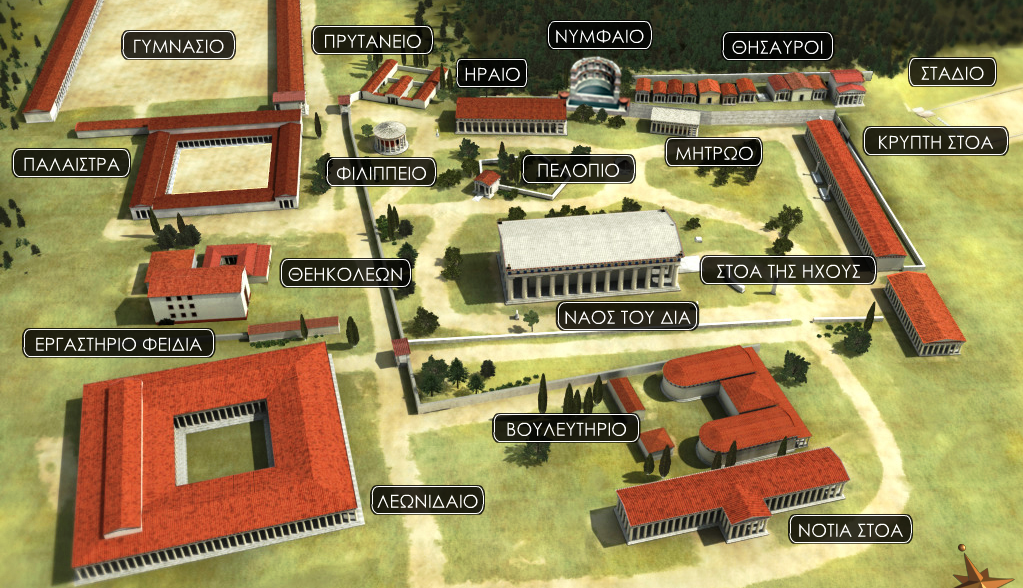Screen dimensions: 1023x588
Task: Click the ΠΕΛΟΠΙΟ label
Action: (x=579, y=168)
